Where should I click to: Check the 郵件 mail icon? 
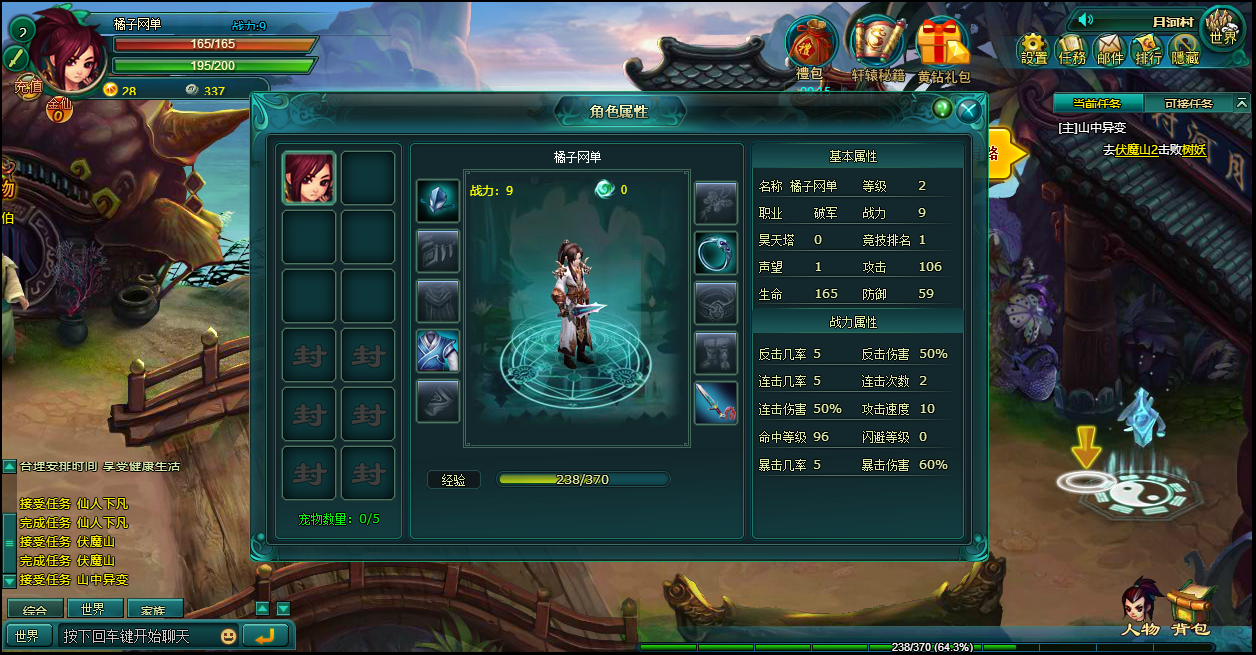[x=1110, y=49]
